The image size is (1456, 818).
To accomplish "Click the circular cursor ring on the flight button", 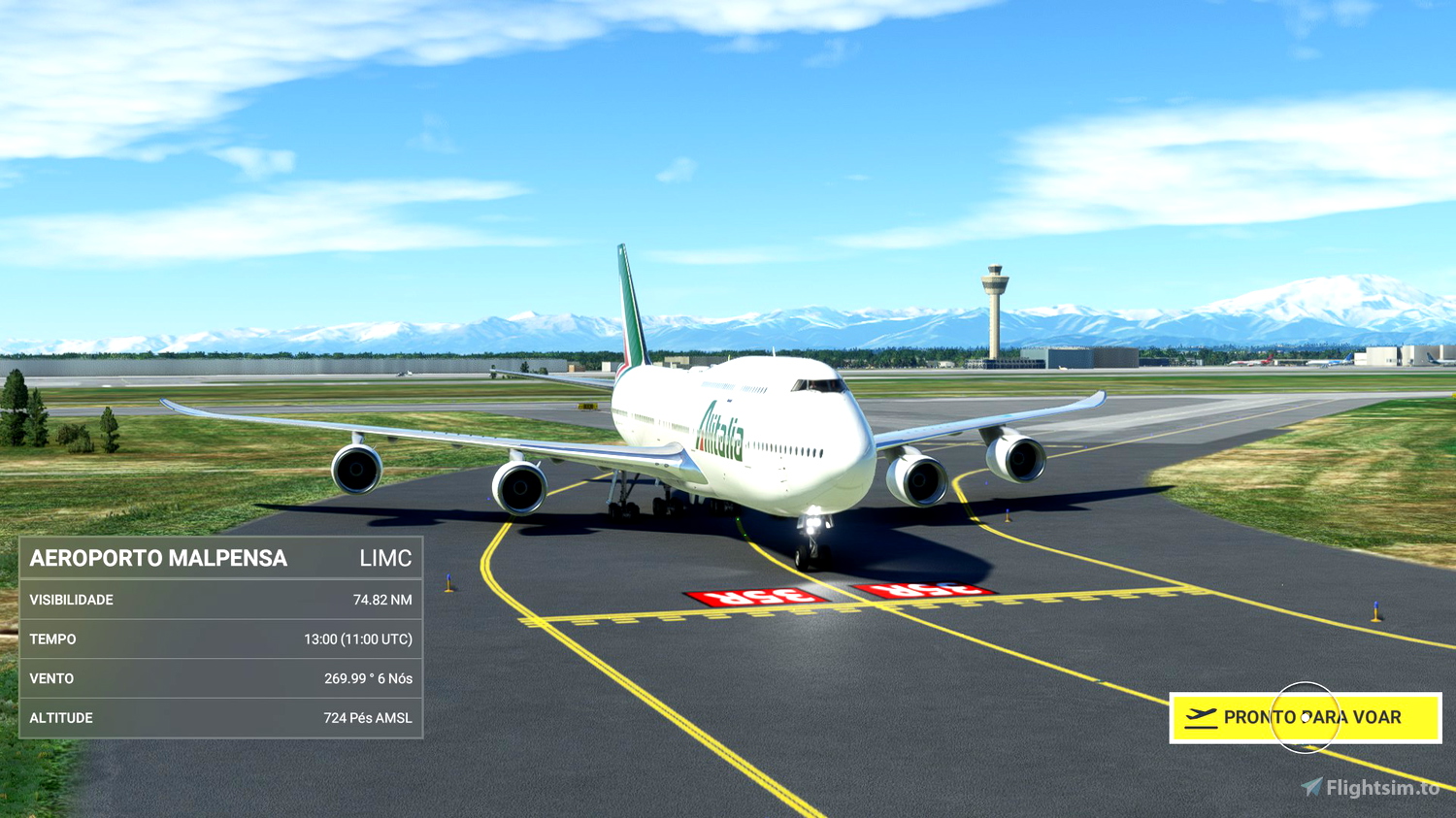I will [x=1307, y=718].
